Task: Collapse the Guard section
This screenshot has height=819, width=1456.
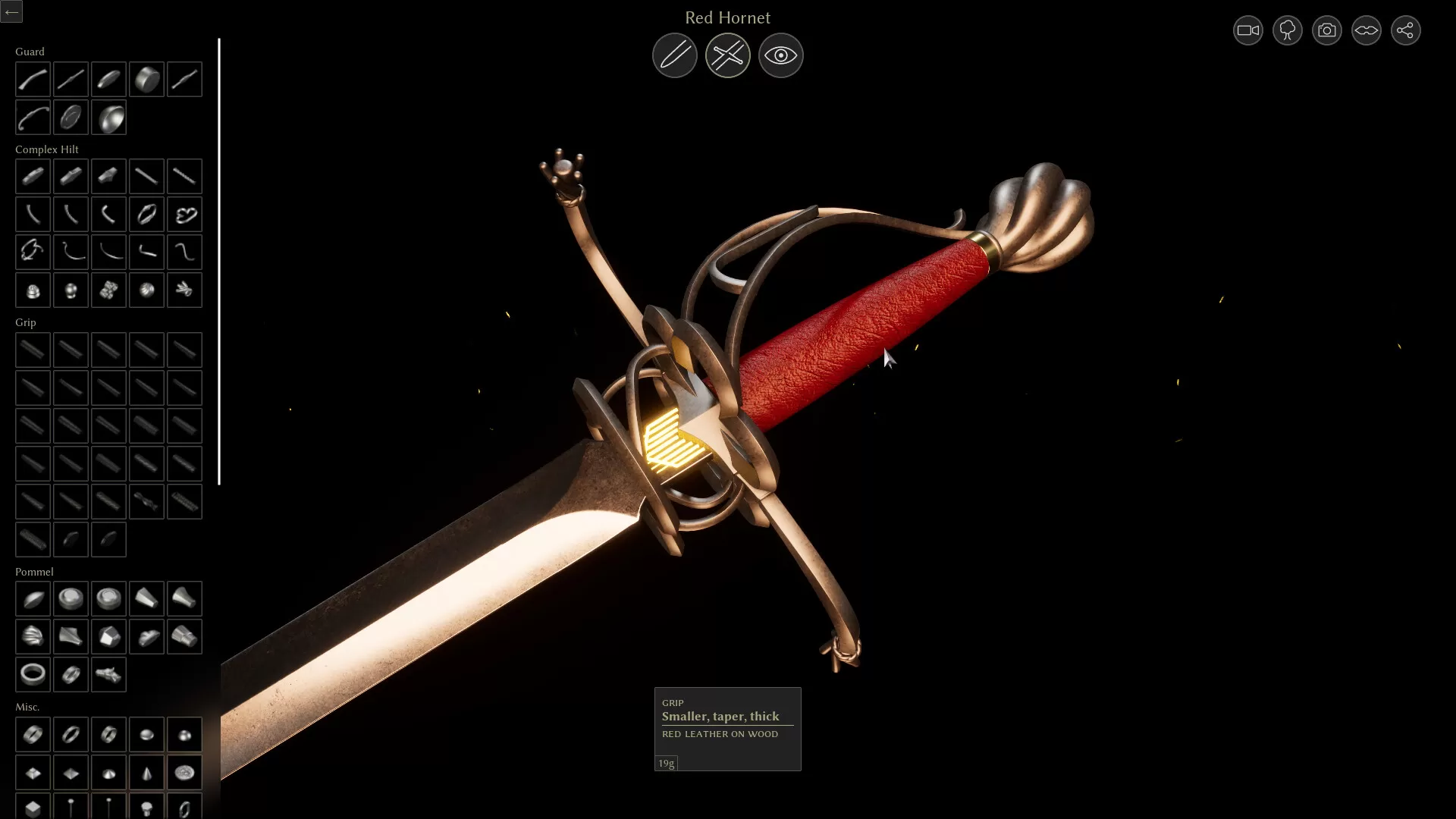Action: pos(30,51)
